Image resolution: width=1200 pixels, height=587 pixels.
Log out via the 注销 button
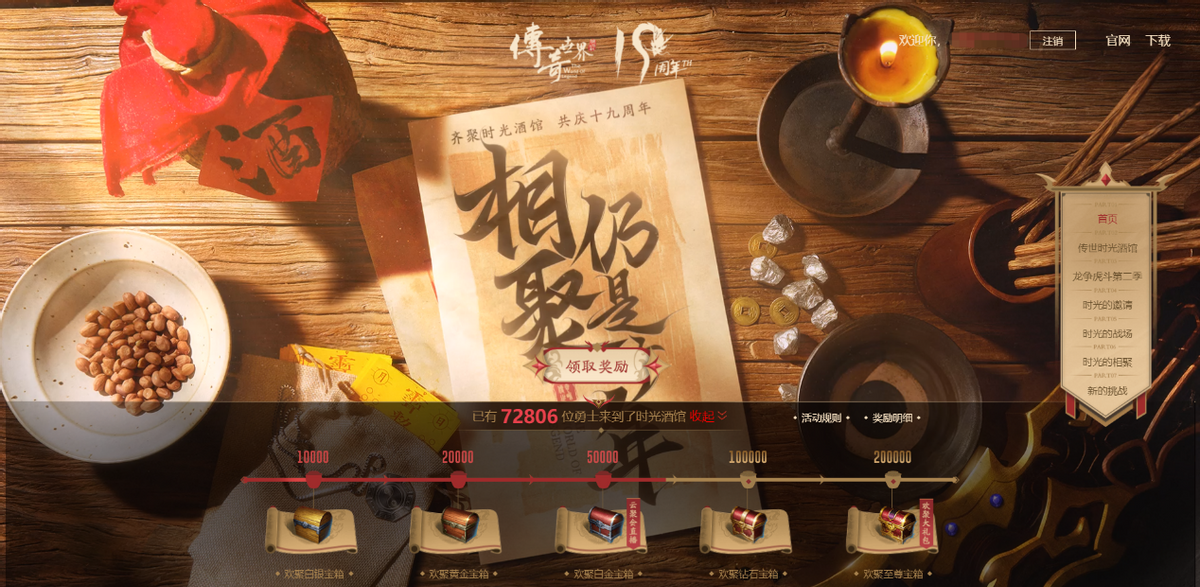(x=1052, y=41)
